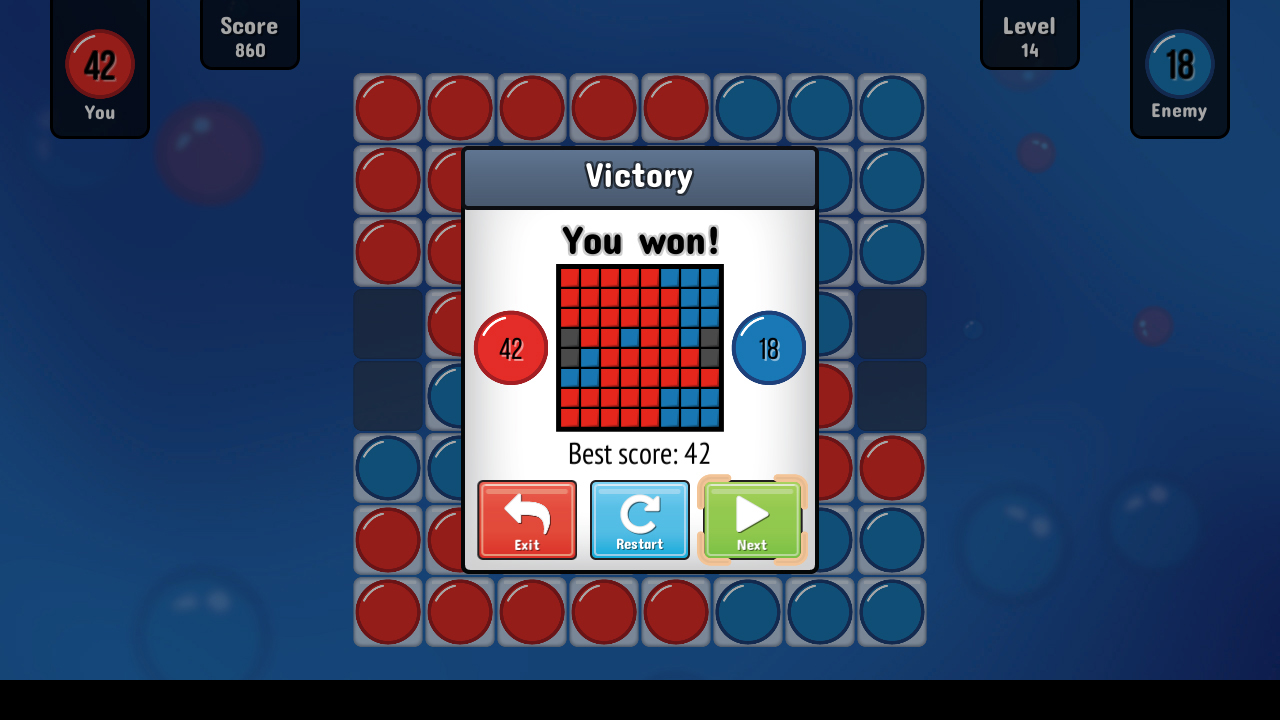Open the Score 860 panel

tap(249, 34)
